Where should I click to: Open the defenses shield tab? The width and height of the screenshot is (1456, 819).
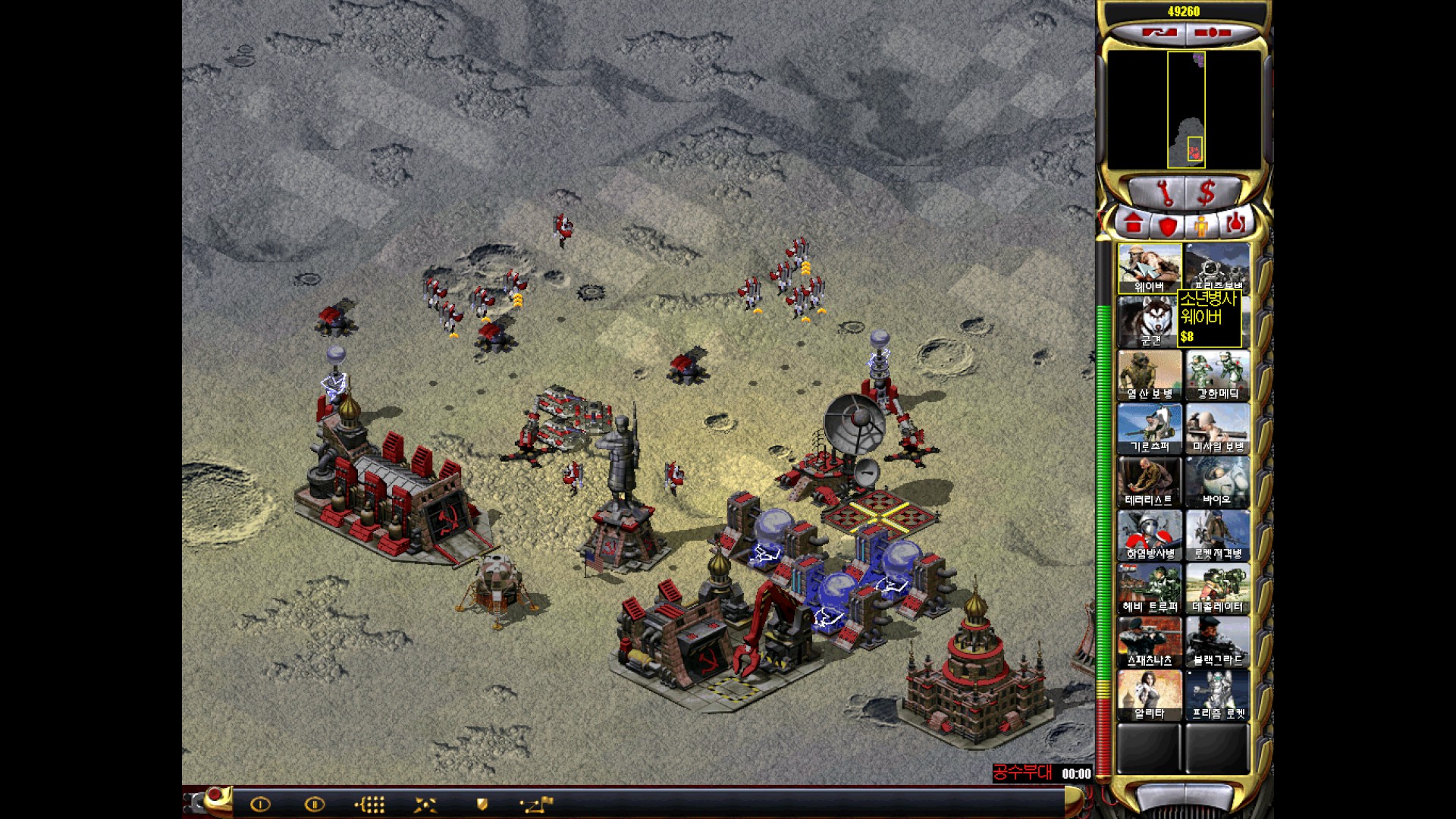coord(1168,225)
